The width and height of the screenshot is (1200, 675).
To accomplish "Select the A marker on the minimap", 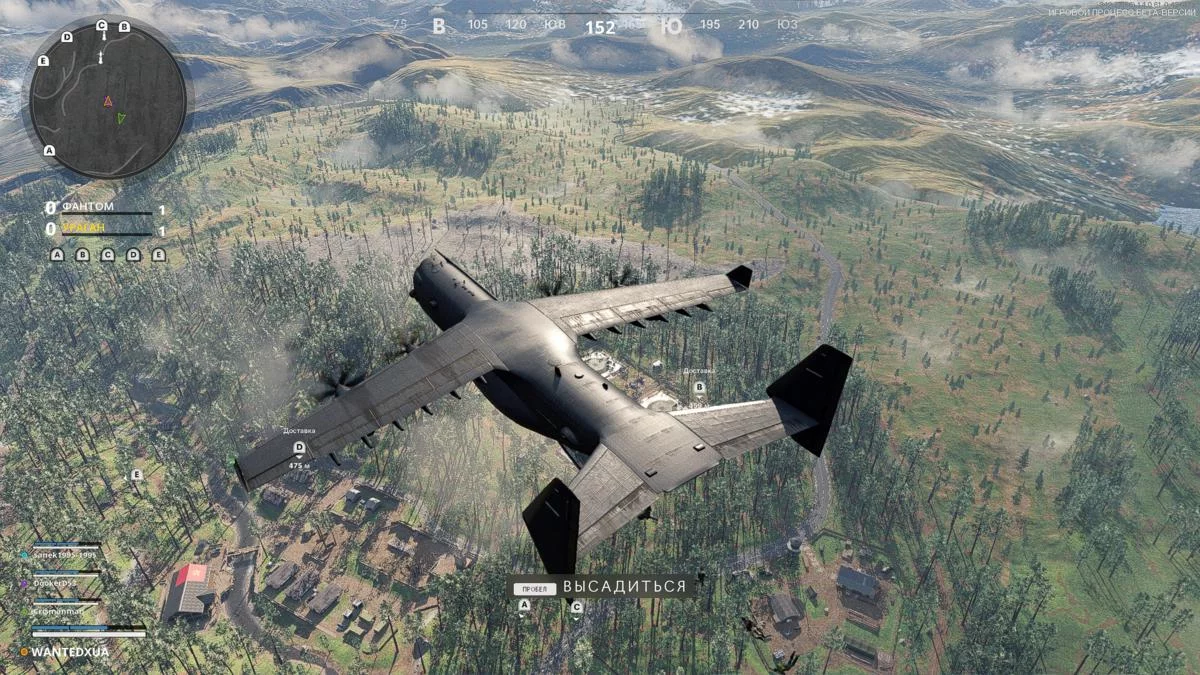I will click(49, 151).
